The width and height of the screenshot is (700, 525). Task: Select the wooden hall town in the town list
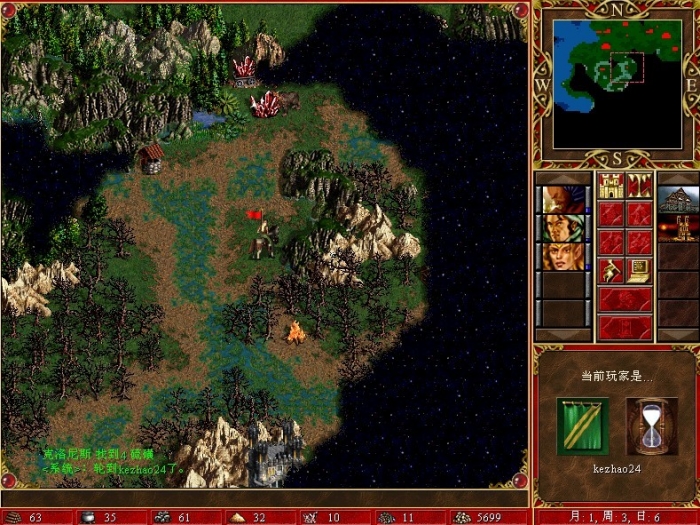point(678,199)
